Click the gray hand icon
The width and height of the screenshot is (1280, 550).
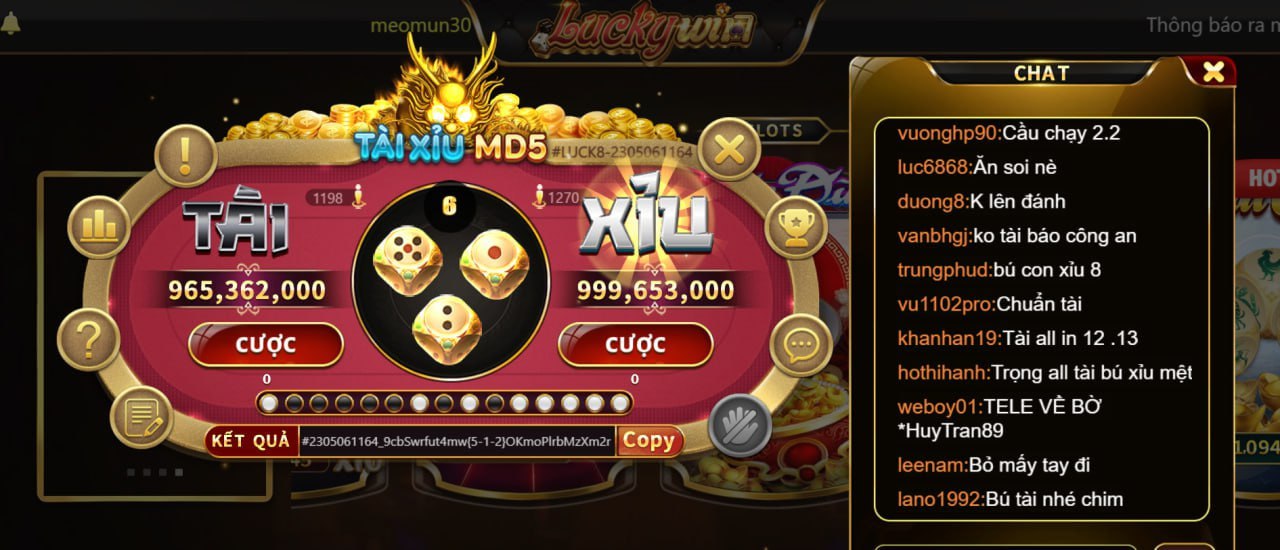pyautogui.click(x=739, y=425)
